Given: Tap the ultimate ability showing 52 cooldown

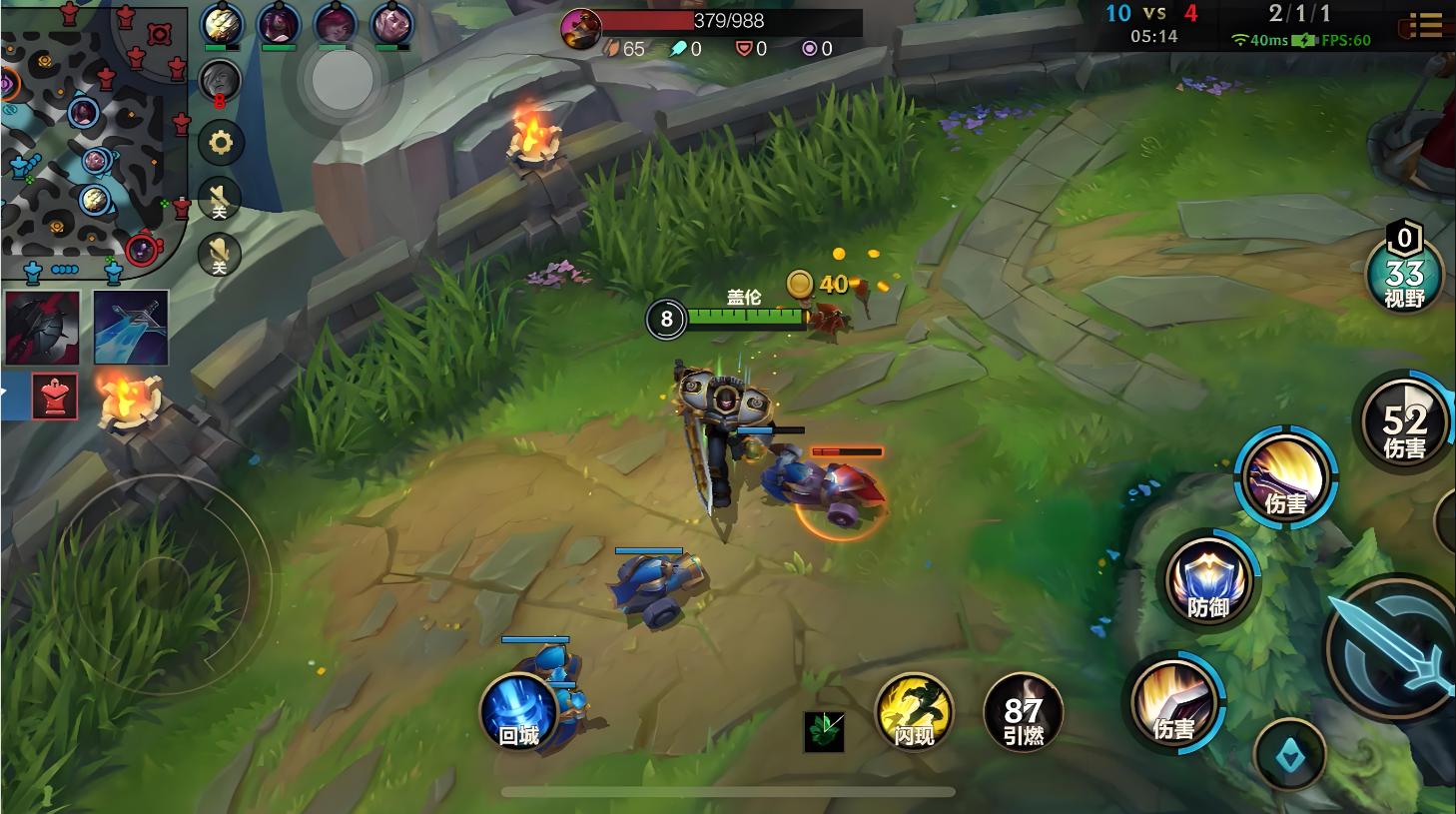Looking at the screenshot, I should pos(1404,423).
